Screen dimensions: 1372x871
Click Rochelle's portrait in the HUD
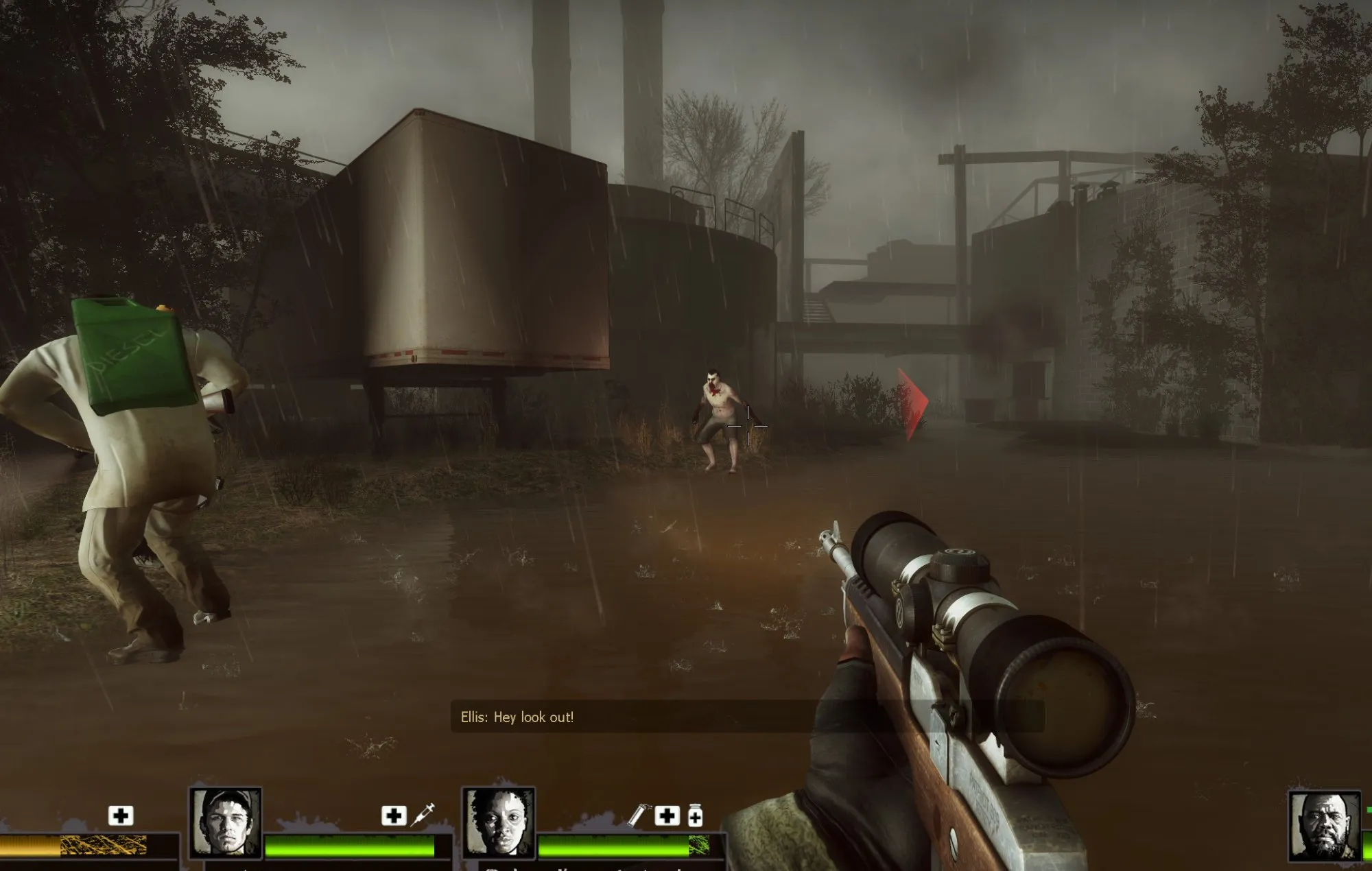[x=498, y=823]
